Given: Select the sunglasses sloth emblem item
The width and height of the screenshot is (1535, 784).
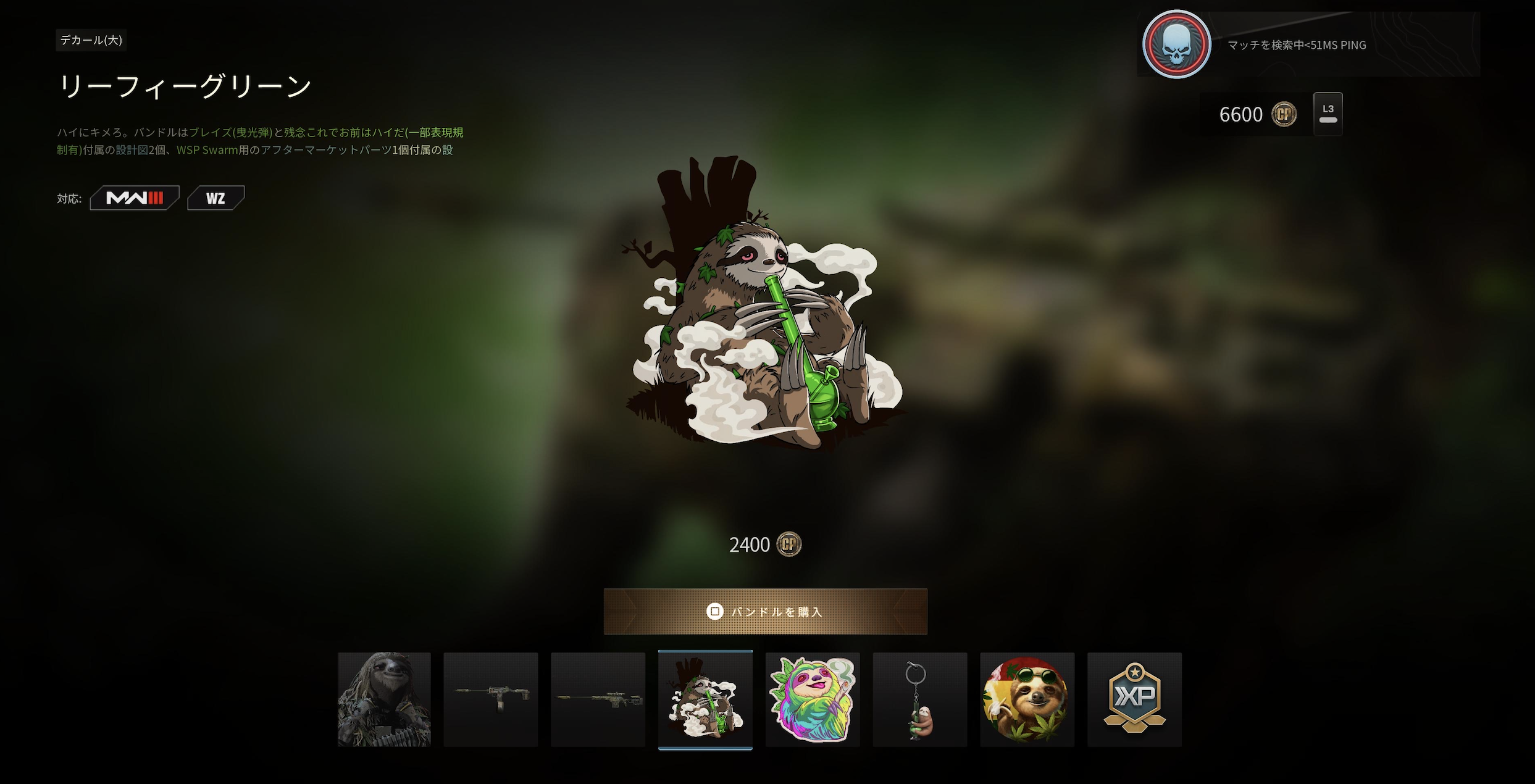Looking at the screenshot, I should tap(1027, 701).
